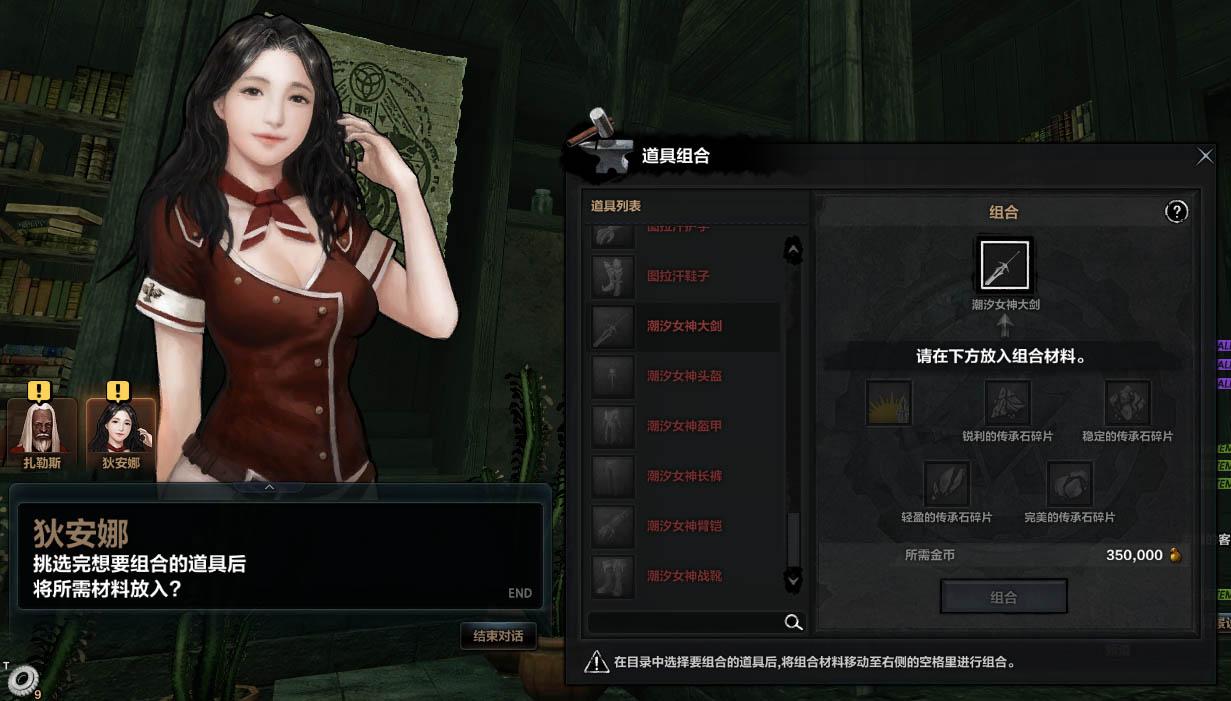Screen dimensions: 1231x701
Task: Select 潮汐女神大剑 in the item list
Action: coord(684,326)
